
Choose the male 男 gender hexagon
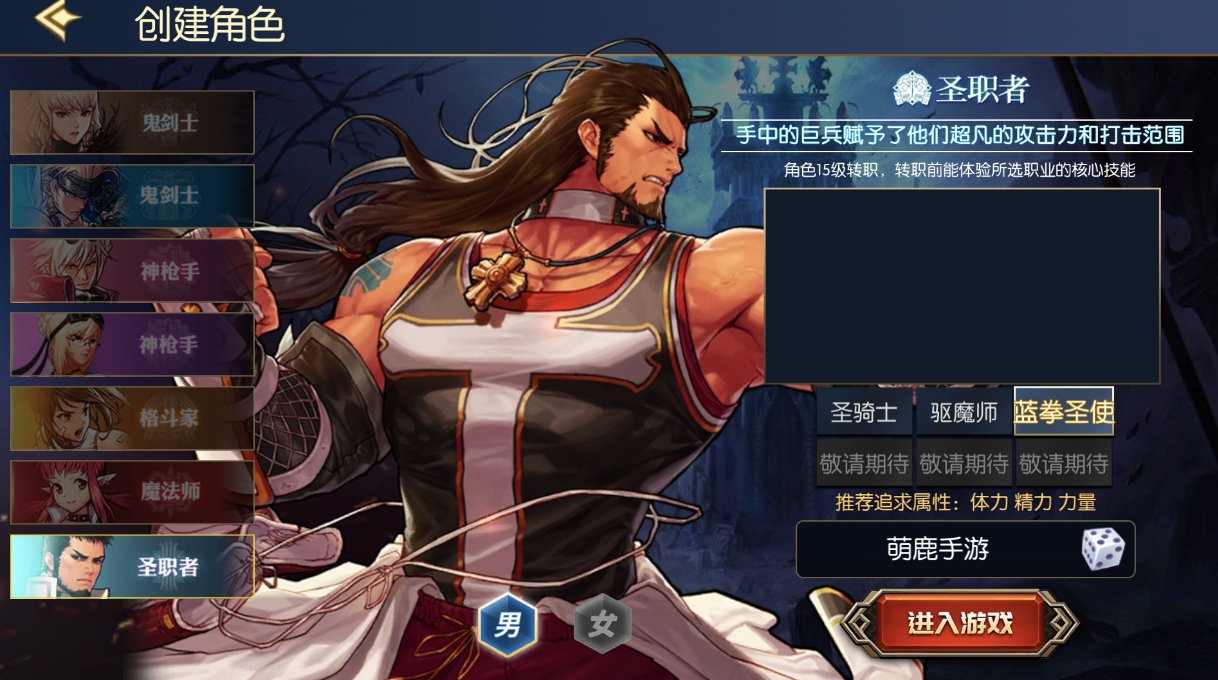pyautogui.click(x=508, y=626)
